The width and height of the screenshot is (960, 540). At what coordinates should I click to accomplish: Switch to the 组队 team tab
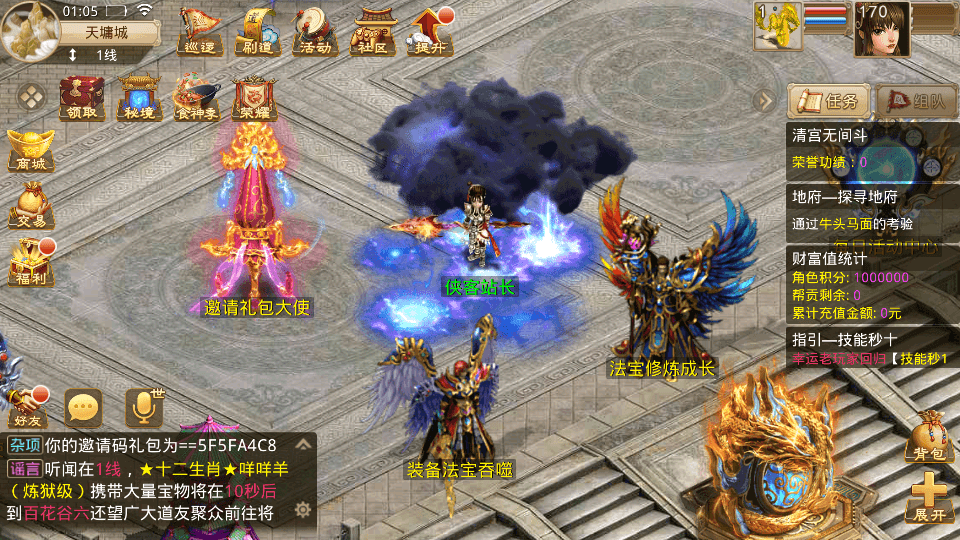point(915,100)
